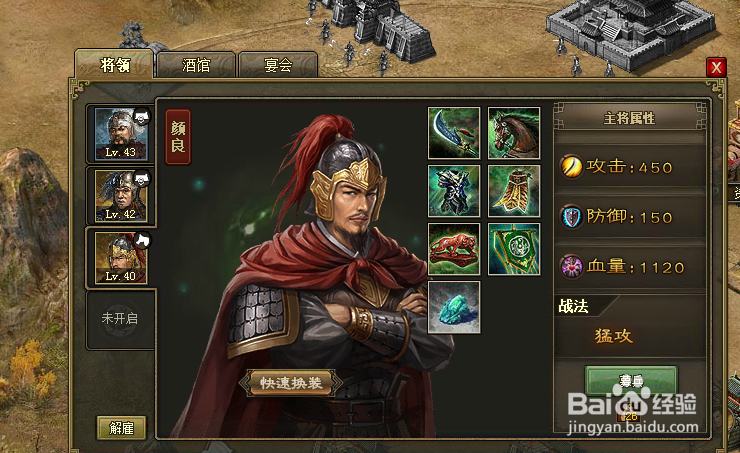The width and height of the screenshot is (740, 453).
Task: Click the 快速换装 quick-equip button
Action: pyautogui.click(x=289, y=383)
